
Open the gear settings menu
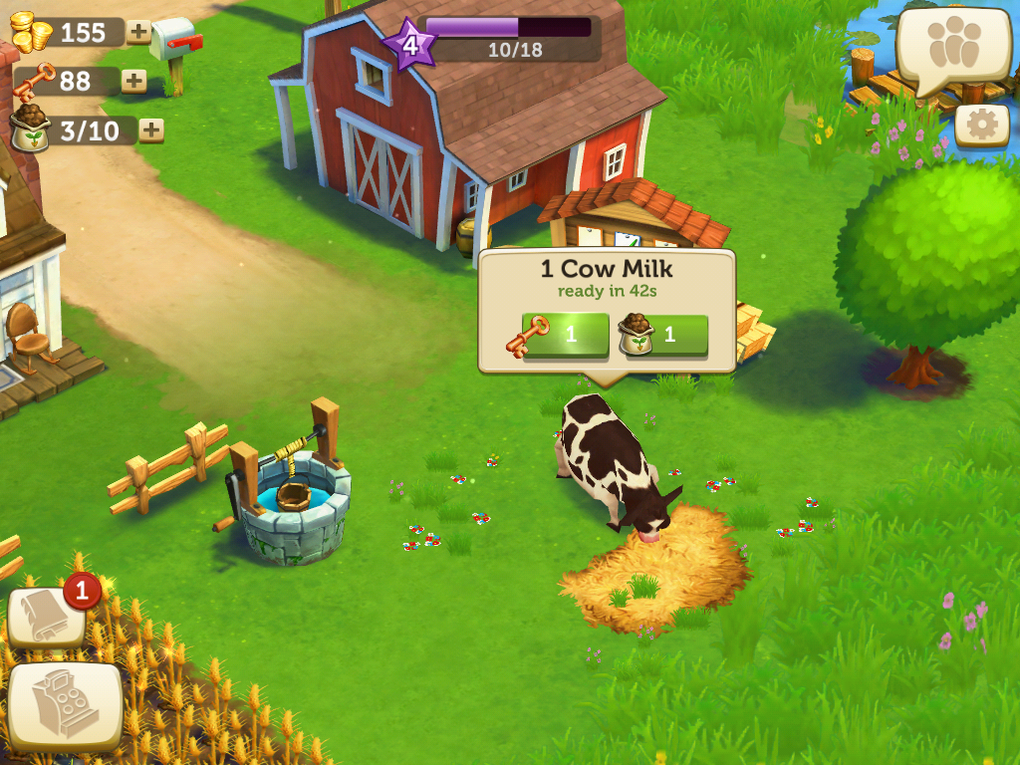[x=981, y=125]
